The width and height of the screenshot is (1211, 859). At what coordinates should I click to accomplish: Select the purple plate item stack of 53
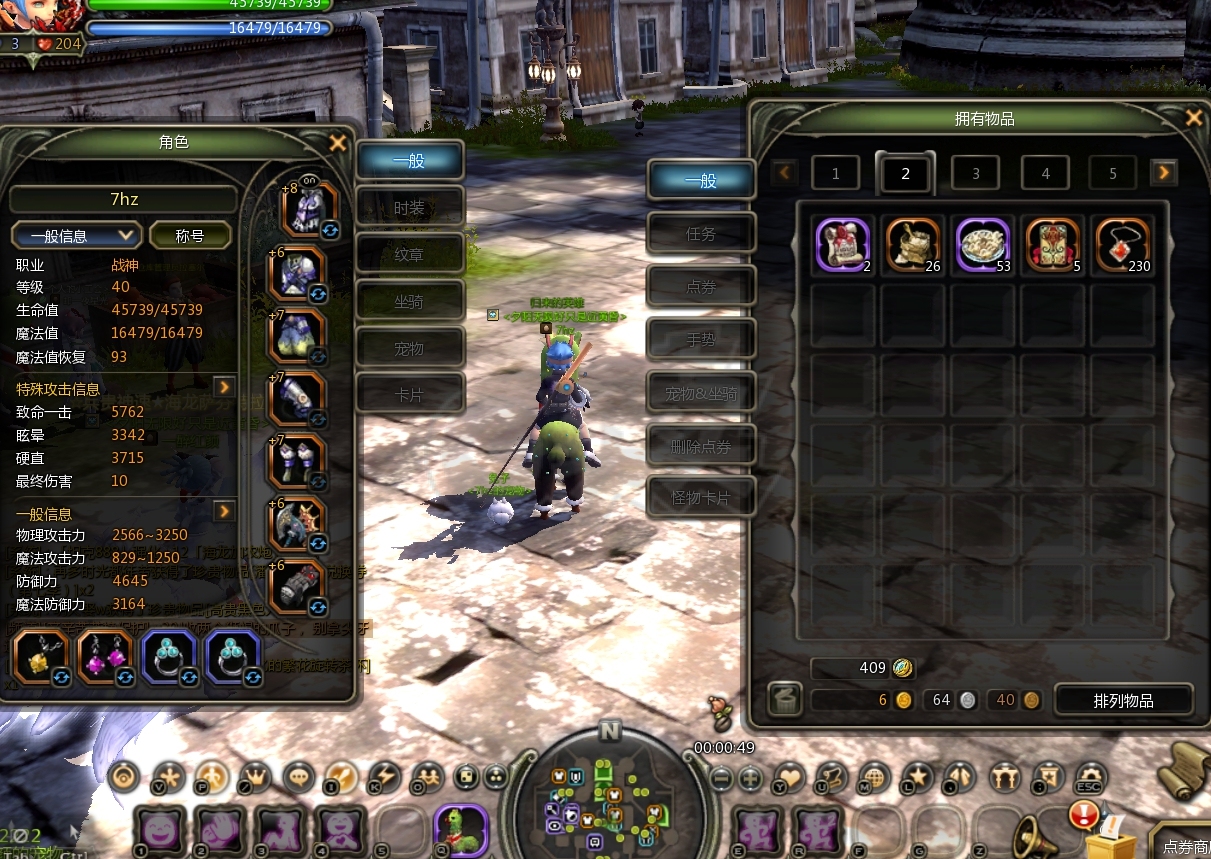tap(983, 245)
